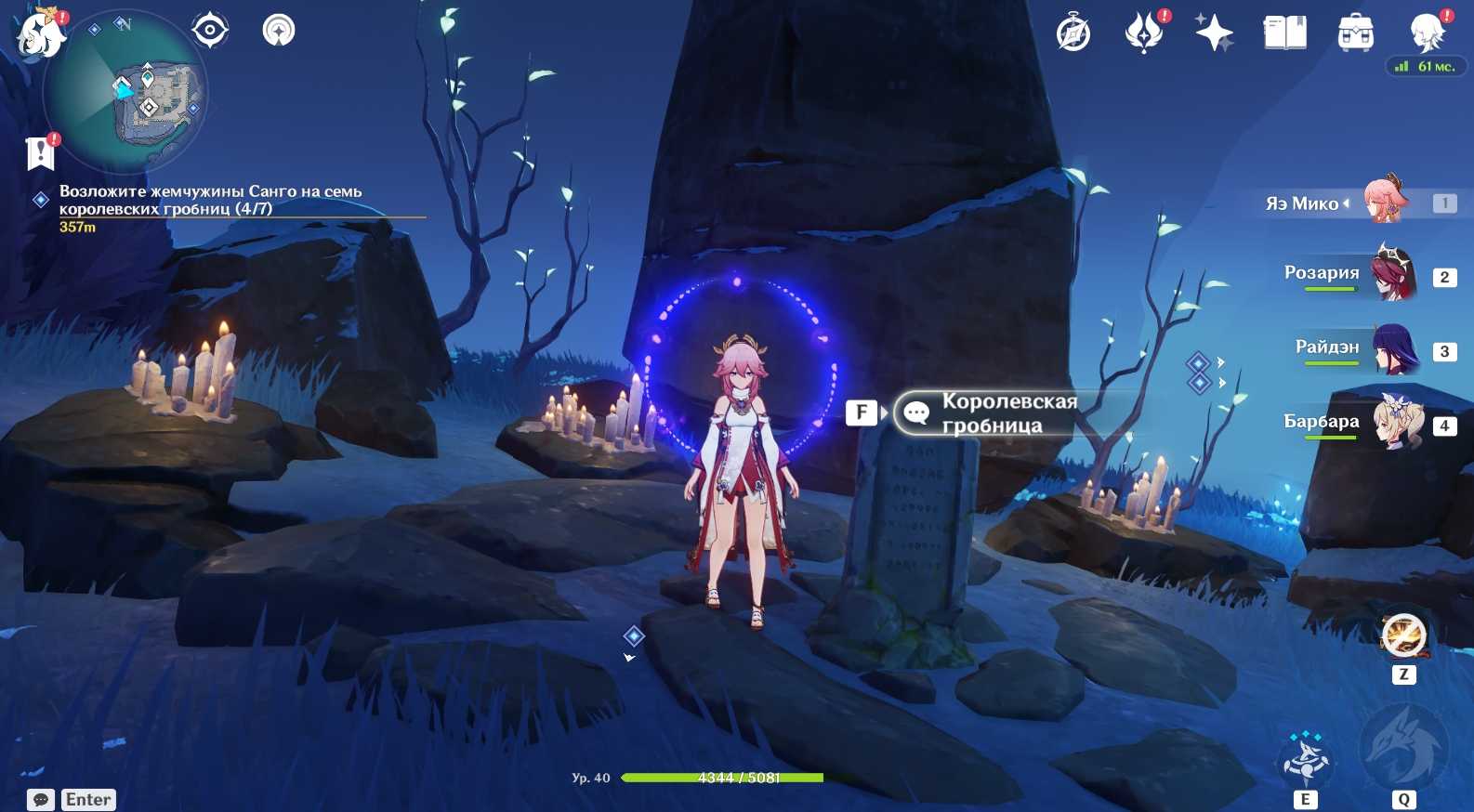
Task: Open the chat speech bubble button
Action: tap(41, 800)
